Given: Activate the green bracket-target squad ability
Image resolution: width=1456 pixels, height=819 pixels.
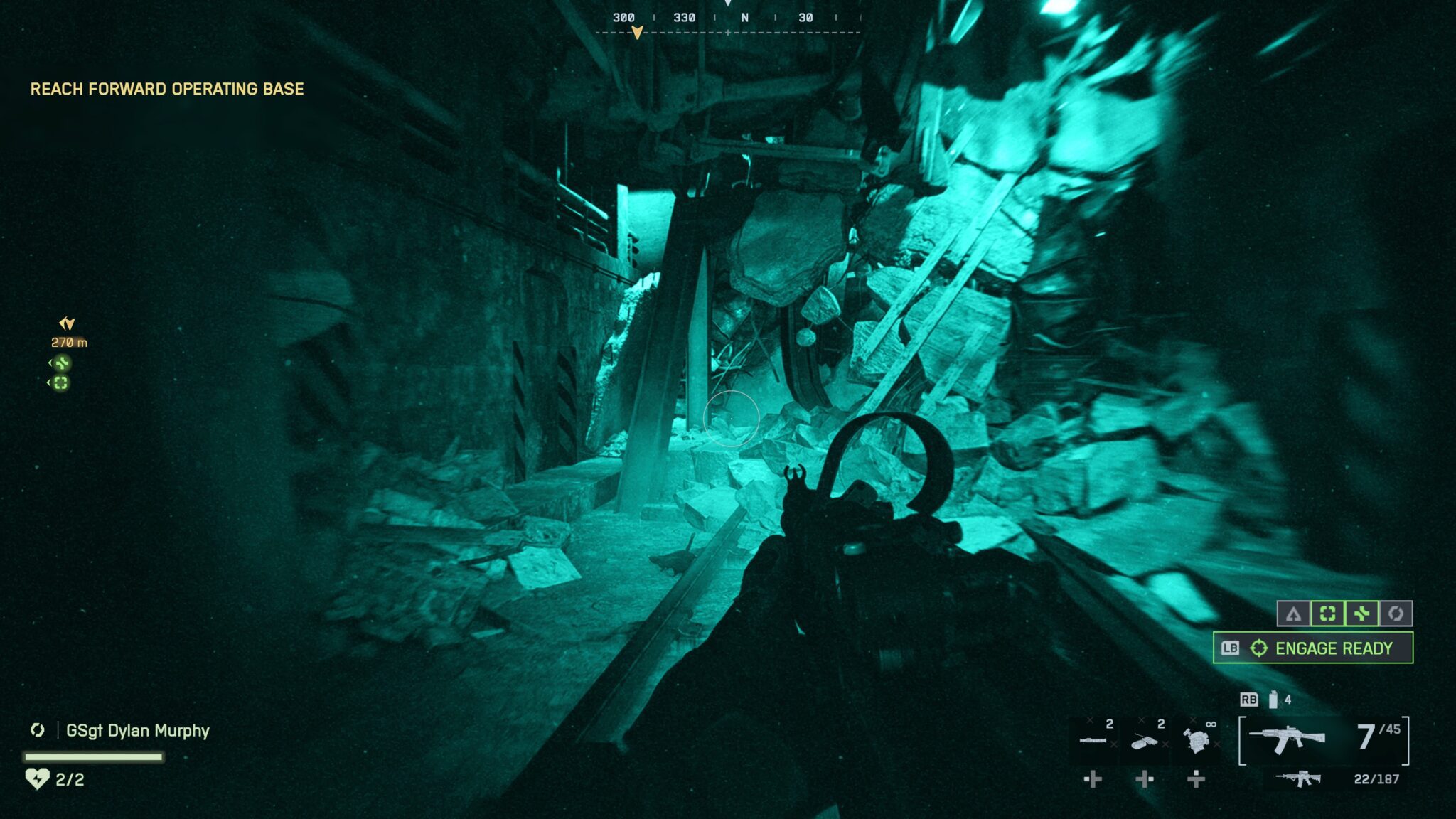Looking at the screenshot, I should point(1327,614).
